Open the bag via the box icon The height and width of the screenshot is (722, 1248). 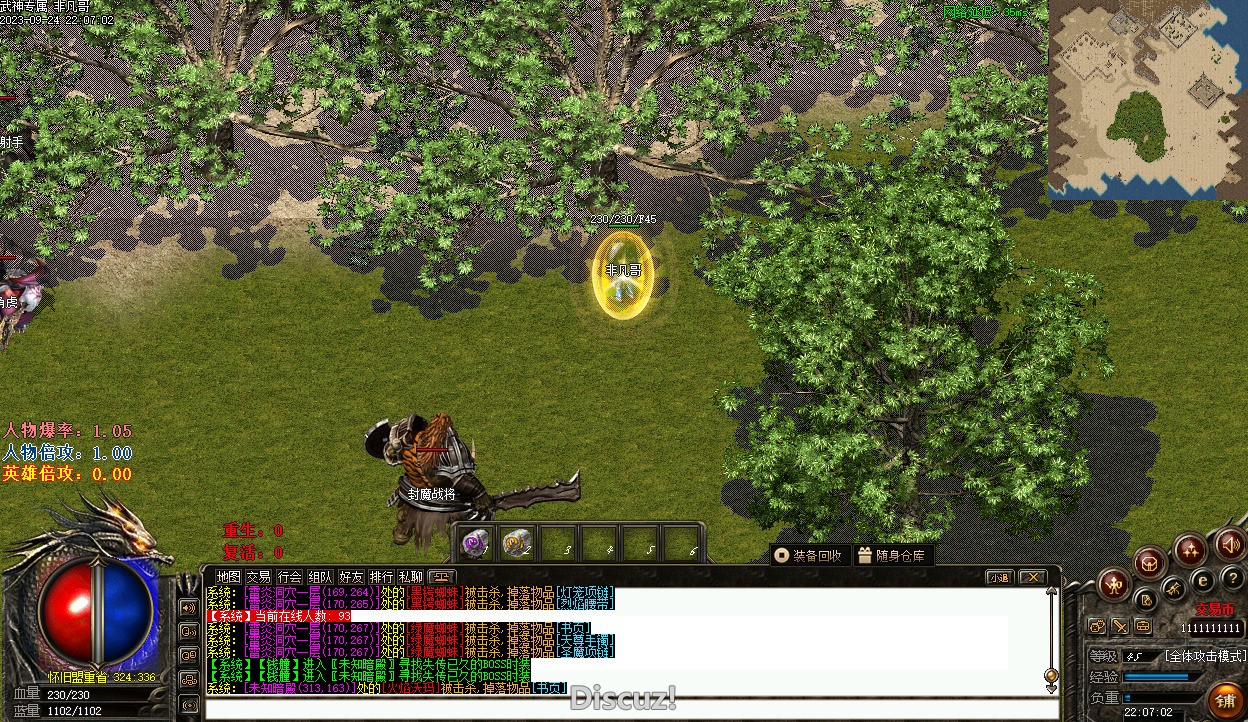[1150, 562]
